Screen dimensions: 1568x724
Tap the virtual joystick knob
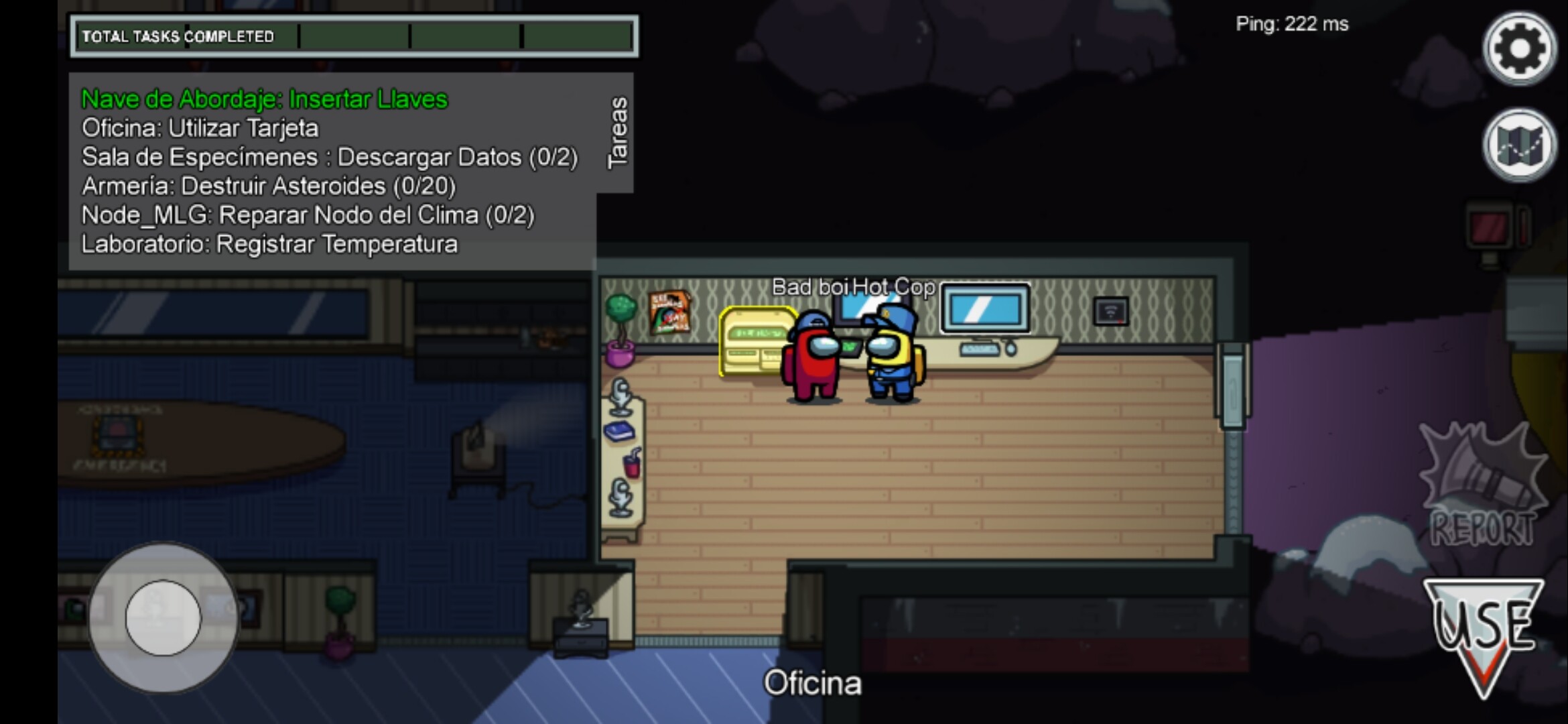[163, 617]
